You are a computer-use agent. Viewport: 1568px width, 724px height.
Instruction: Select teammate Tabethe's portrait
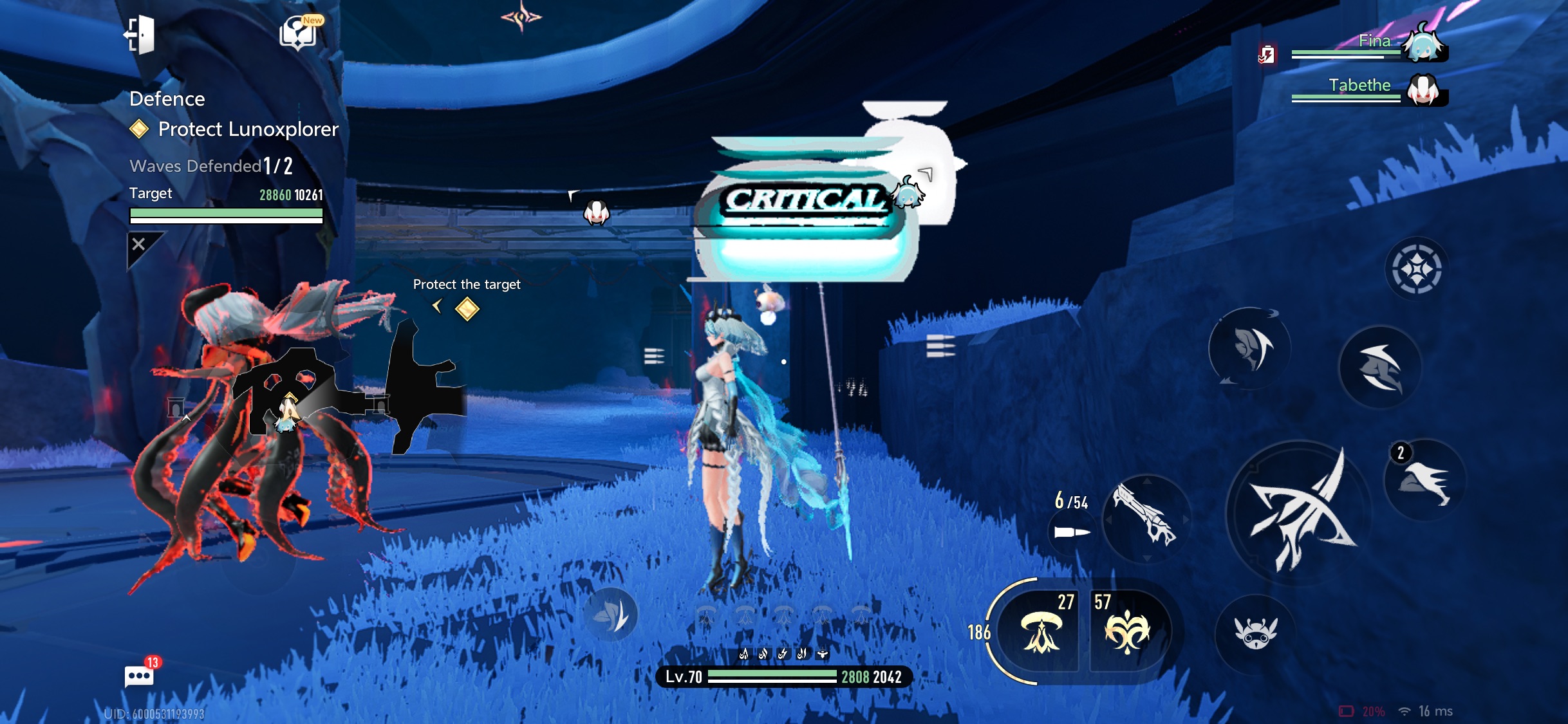click(x=1424, y=90)
